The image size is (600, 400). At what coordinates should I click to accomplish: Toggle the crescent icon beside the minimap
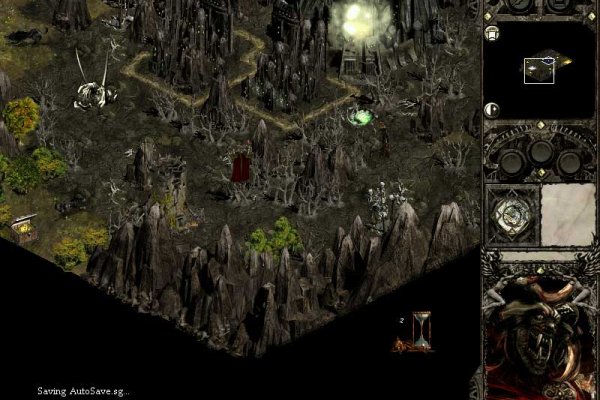(492, 110)
